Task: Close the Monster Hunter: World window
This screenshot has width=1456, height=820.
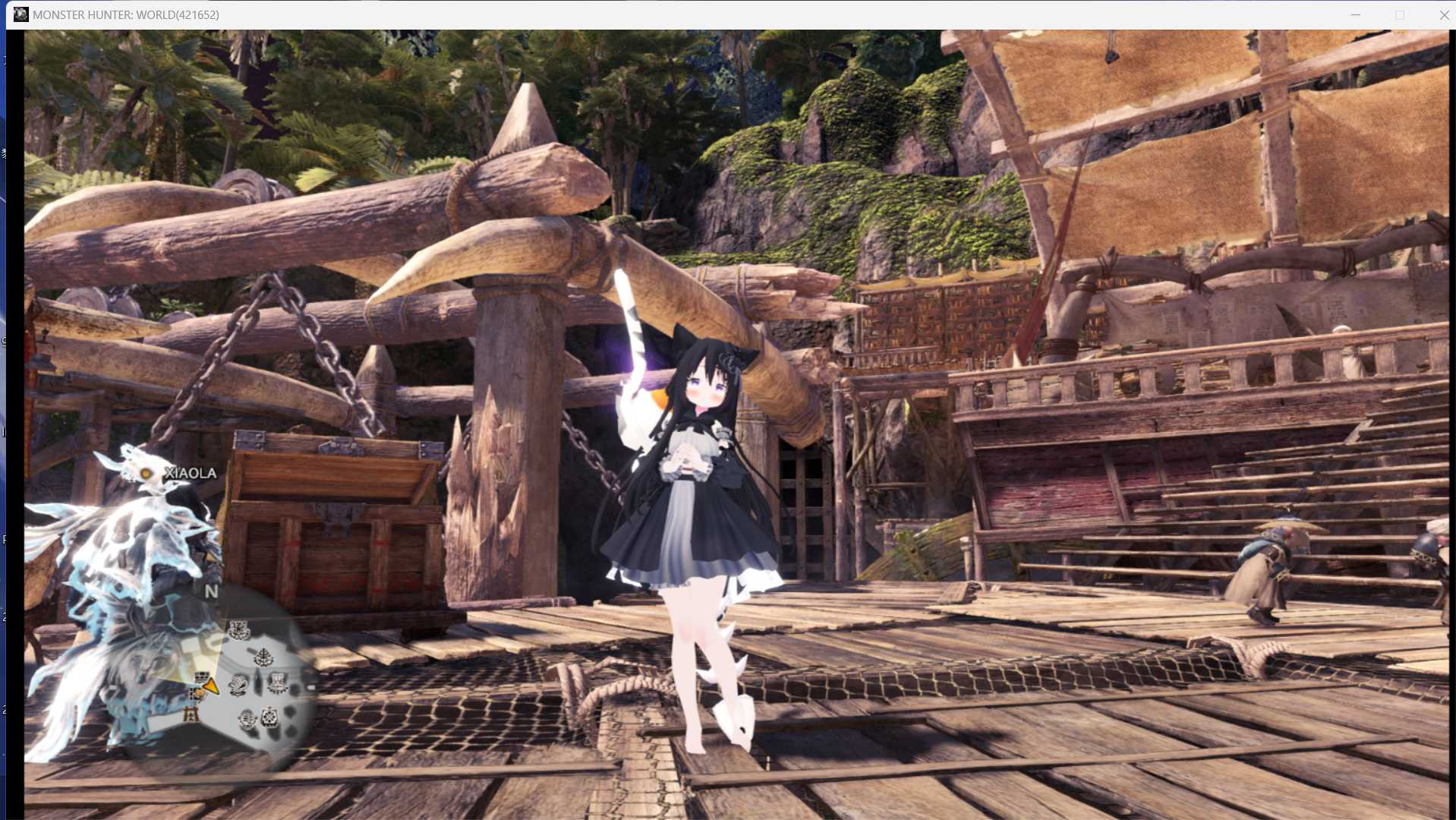Action: click(x=1444, y=15)
